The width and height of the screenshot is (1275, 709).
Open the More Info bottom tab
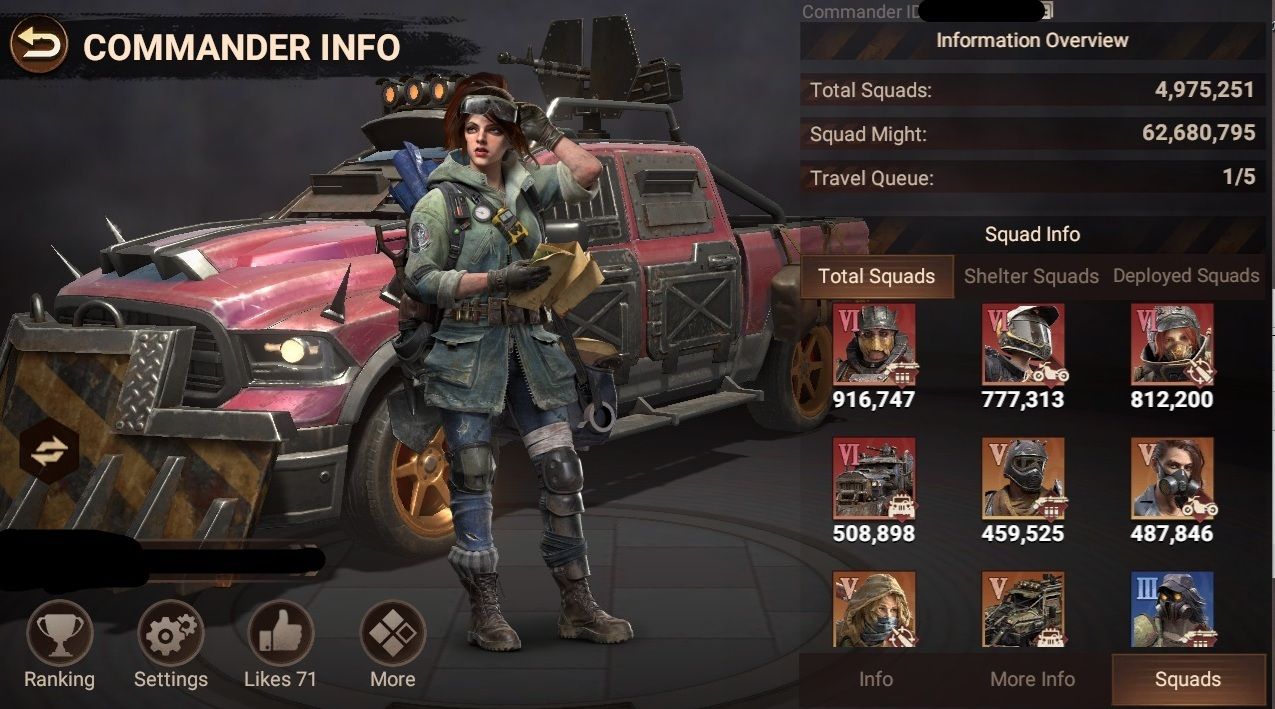click(x=1032, y=679)
